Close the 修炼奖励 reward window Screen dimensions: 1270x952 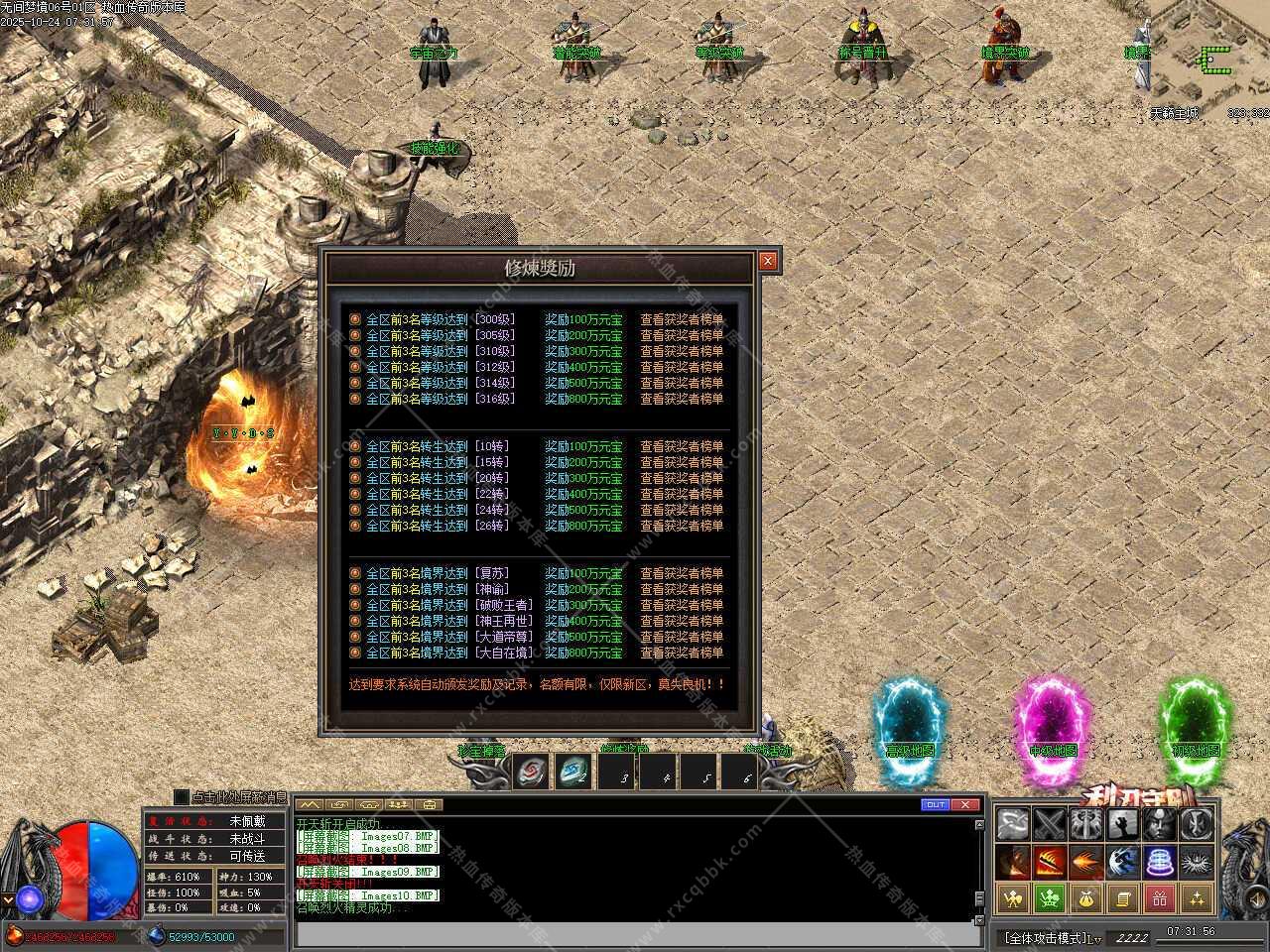click(x=768, y=261)
